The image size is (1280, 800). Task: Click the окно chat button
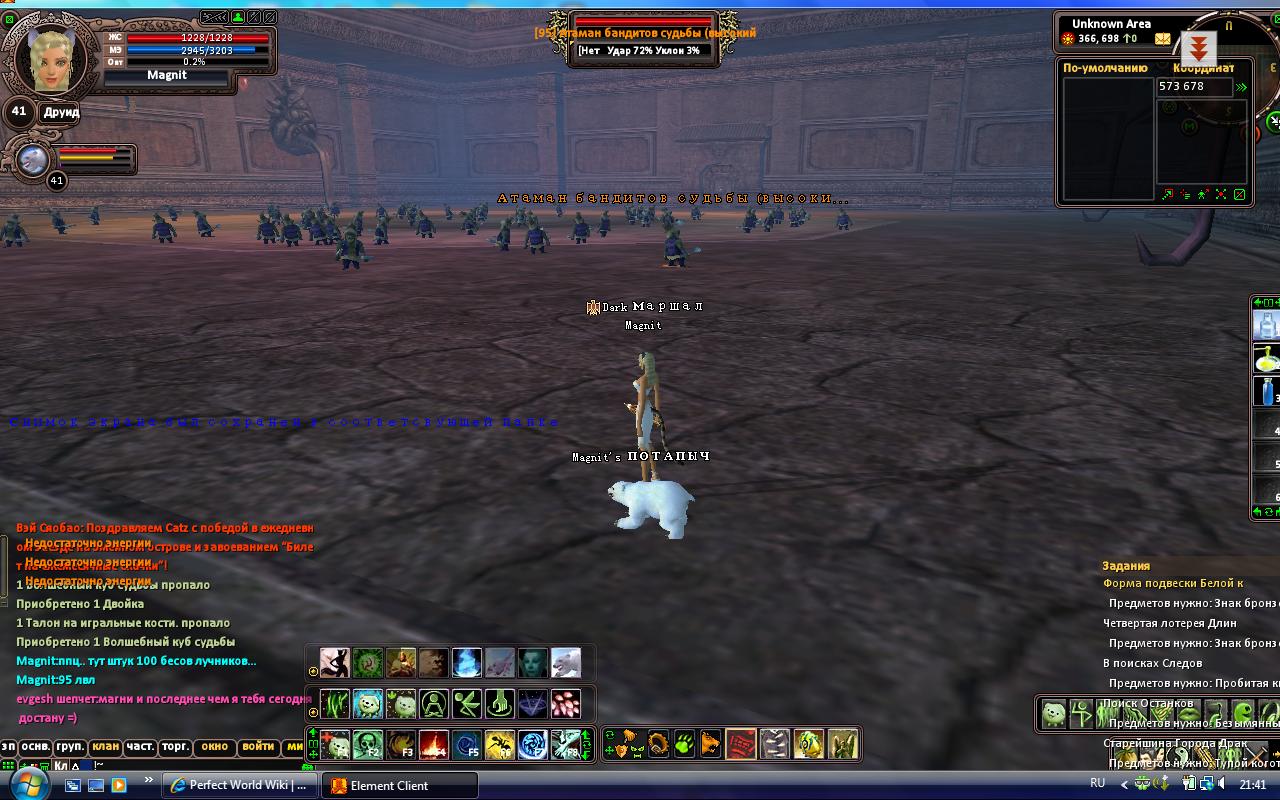(214, 747)
